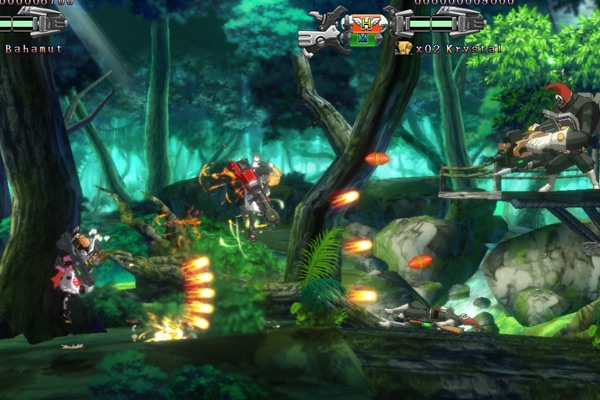Click Krystal's character portrait lives icon
This screenshot has width=600, height=400.
click(x=404, y=47)
